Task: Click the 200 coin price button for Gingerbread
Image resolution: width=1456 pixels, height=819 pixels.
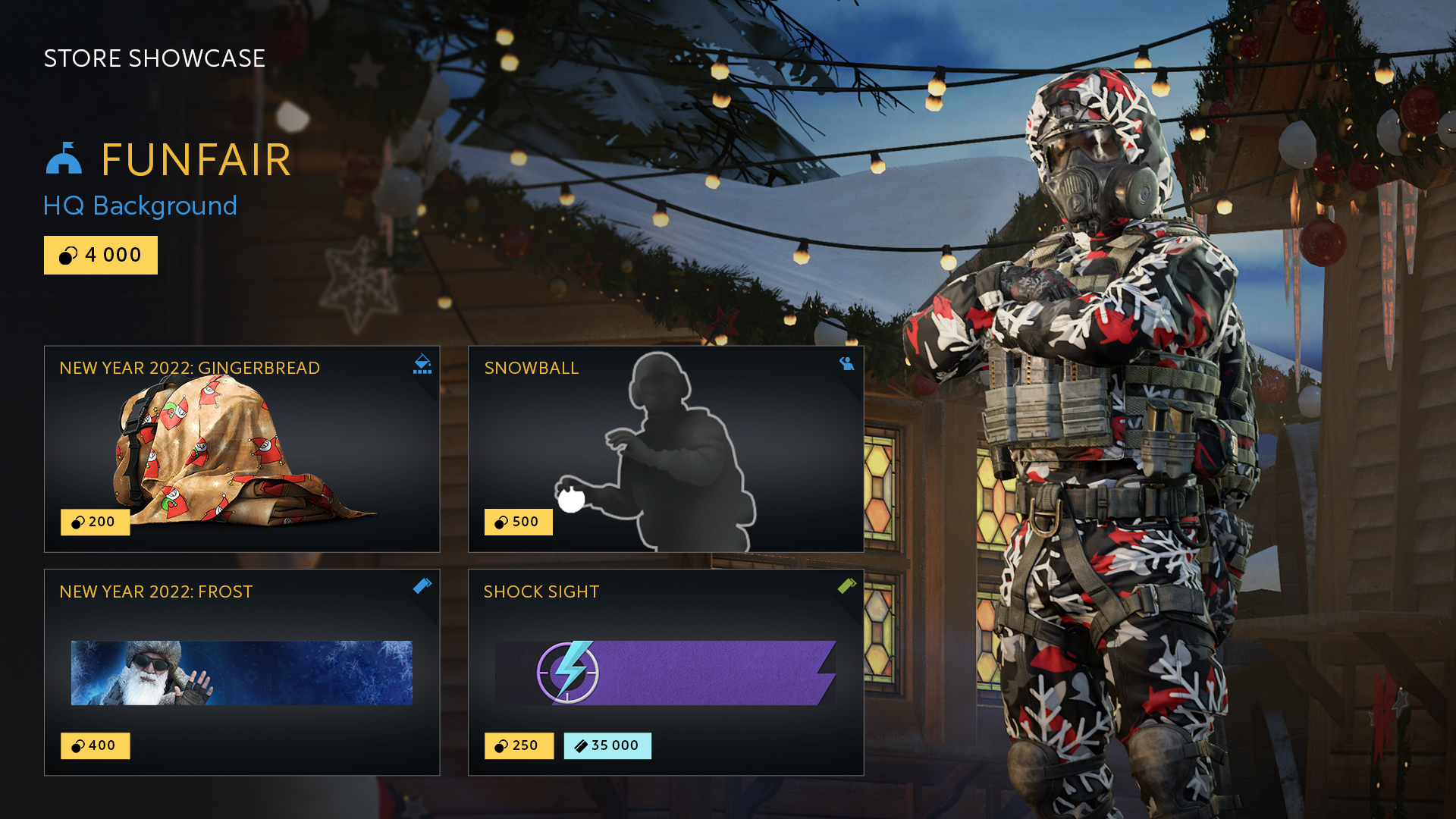Action: coord(95,522)
